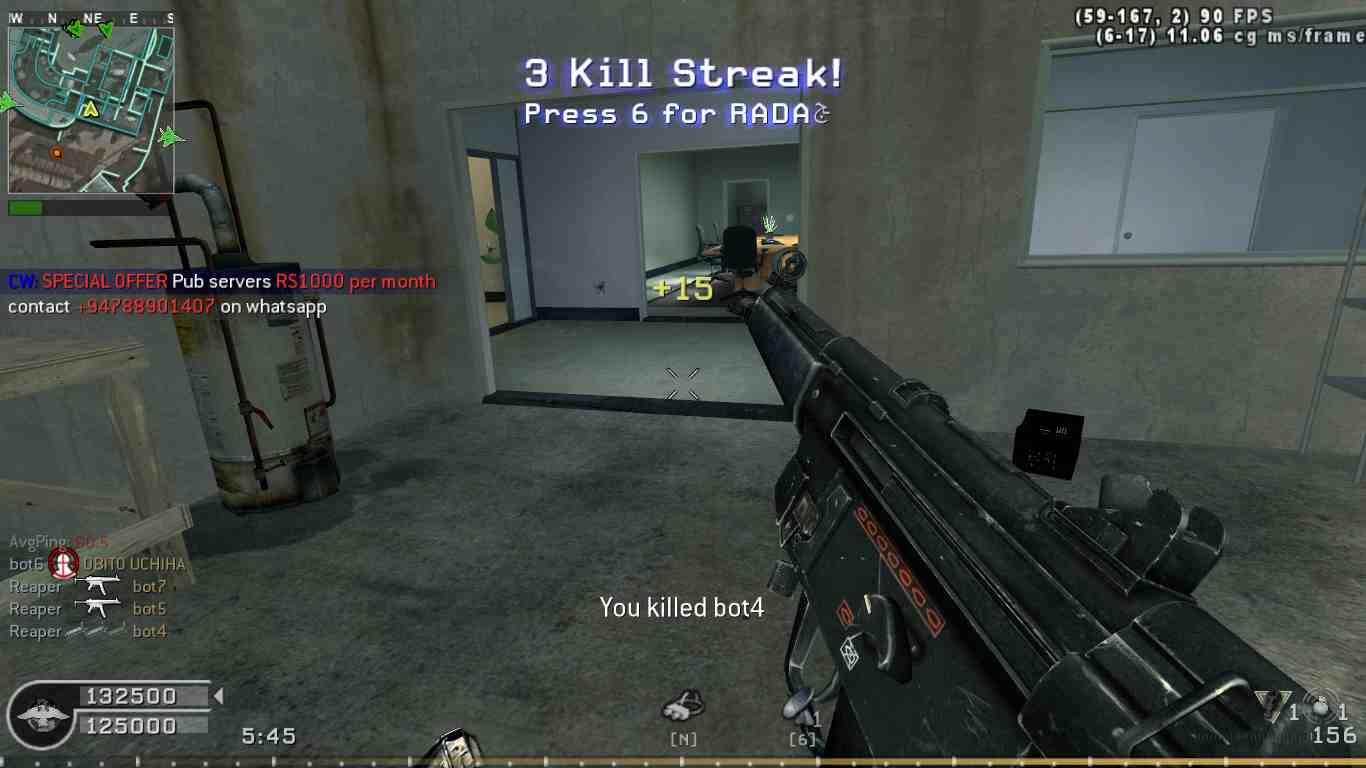Click the frag grenade icon
Screen dimensions: 1366x768
pos(1322,708)
